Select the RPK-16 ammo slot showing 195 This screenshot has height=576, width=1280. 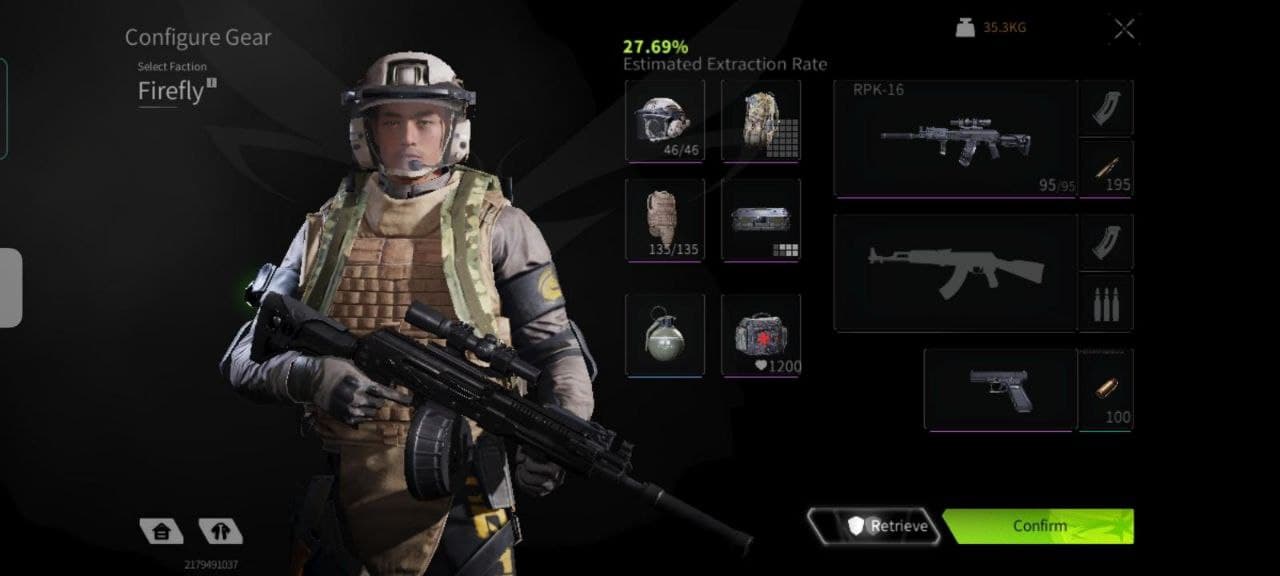1105,167
